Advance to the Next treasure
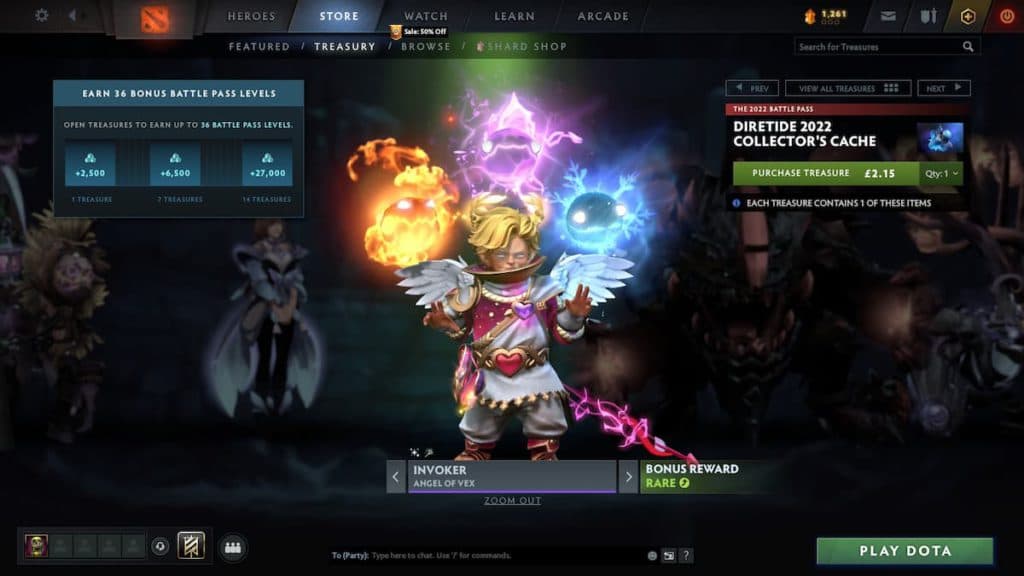The image size is (1024, 576). point(943,88)
